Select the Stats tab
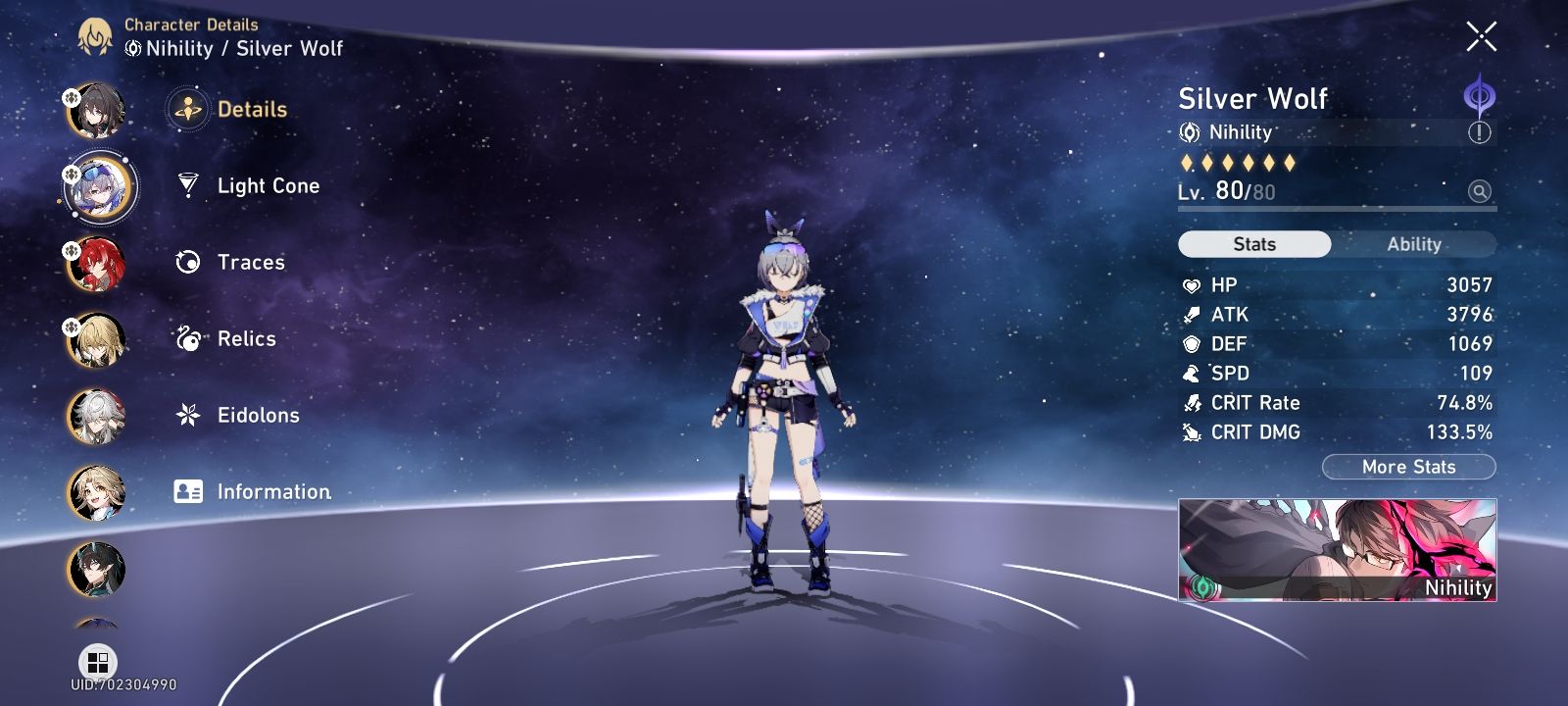The height and width of the screenshot is (706, 1568). [x=1254, y=244]
